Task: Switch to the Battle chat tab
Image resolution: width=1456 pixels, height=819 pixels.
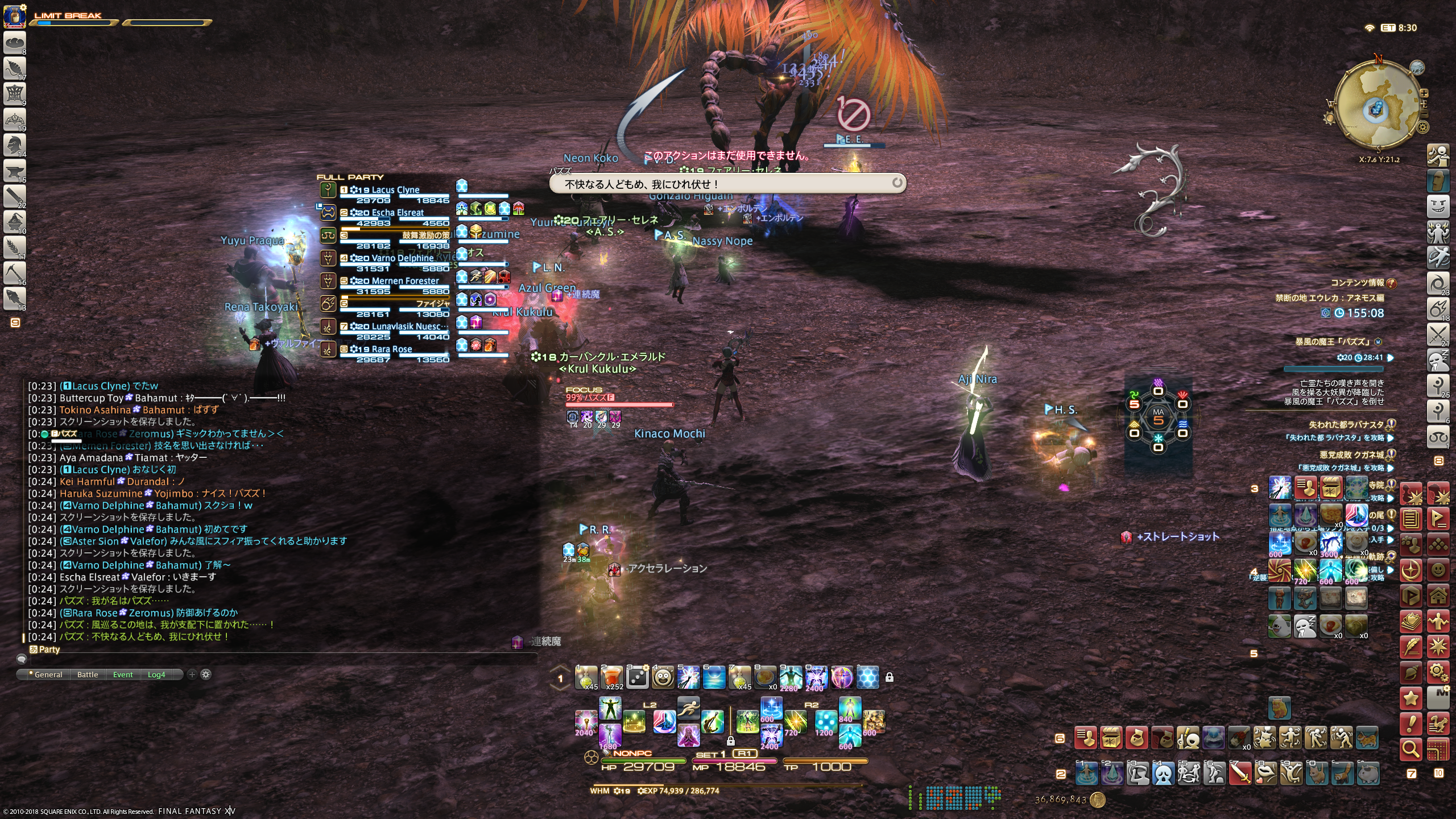Action: click(88, 675)
